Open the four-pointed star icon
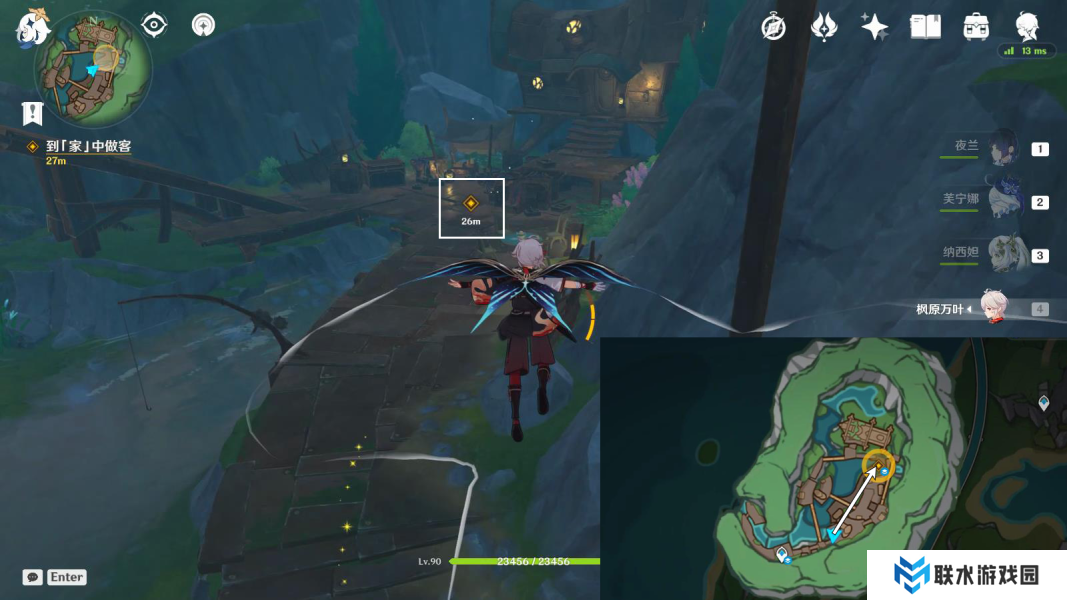The height and width of the screenshot is (600, 1067). point(875,27)
